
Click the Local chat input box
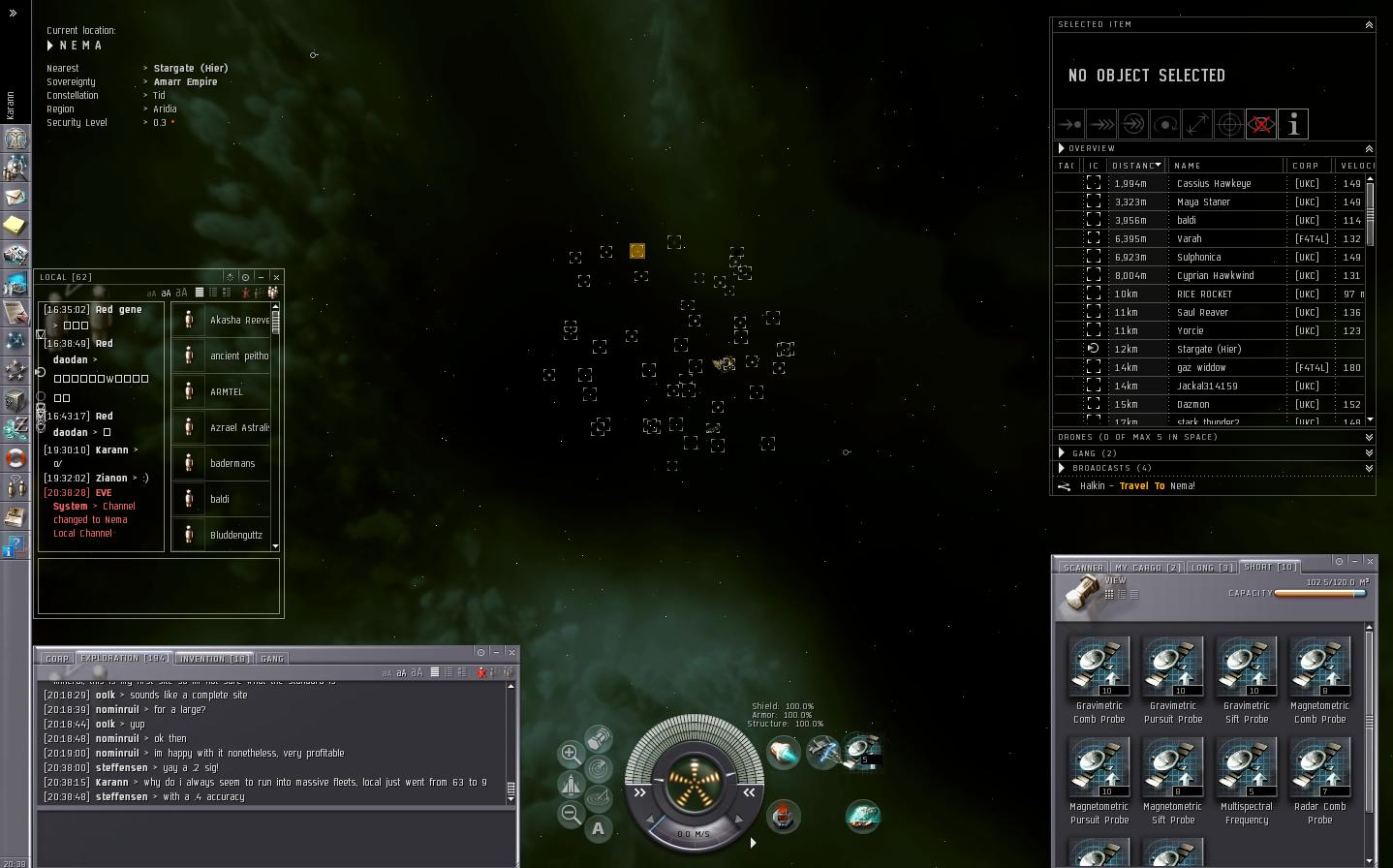pos(159,585)
